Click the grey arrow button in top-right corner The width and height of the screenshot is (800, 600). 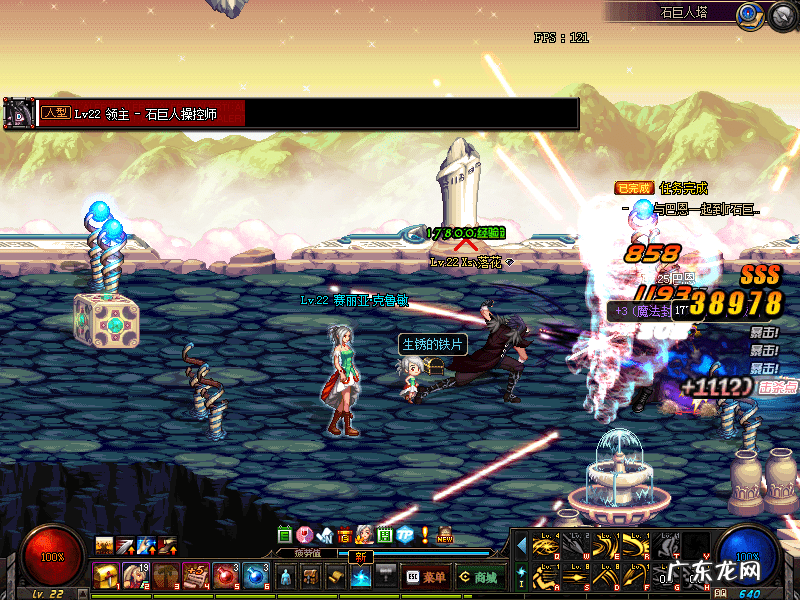[x=781, y=15]
